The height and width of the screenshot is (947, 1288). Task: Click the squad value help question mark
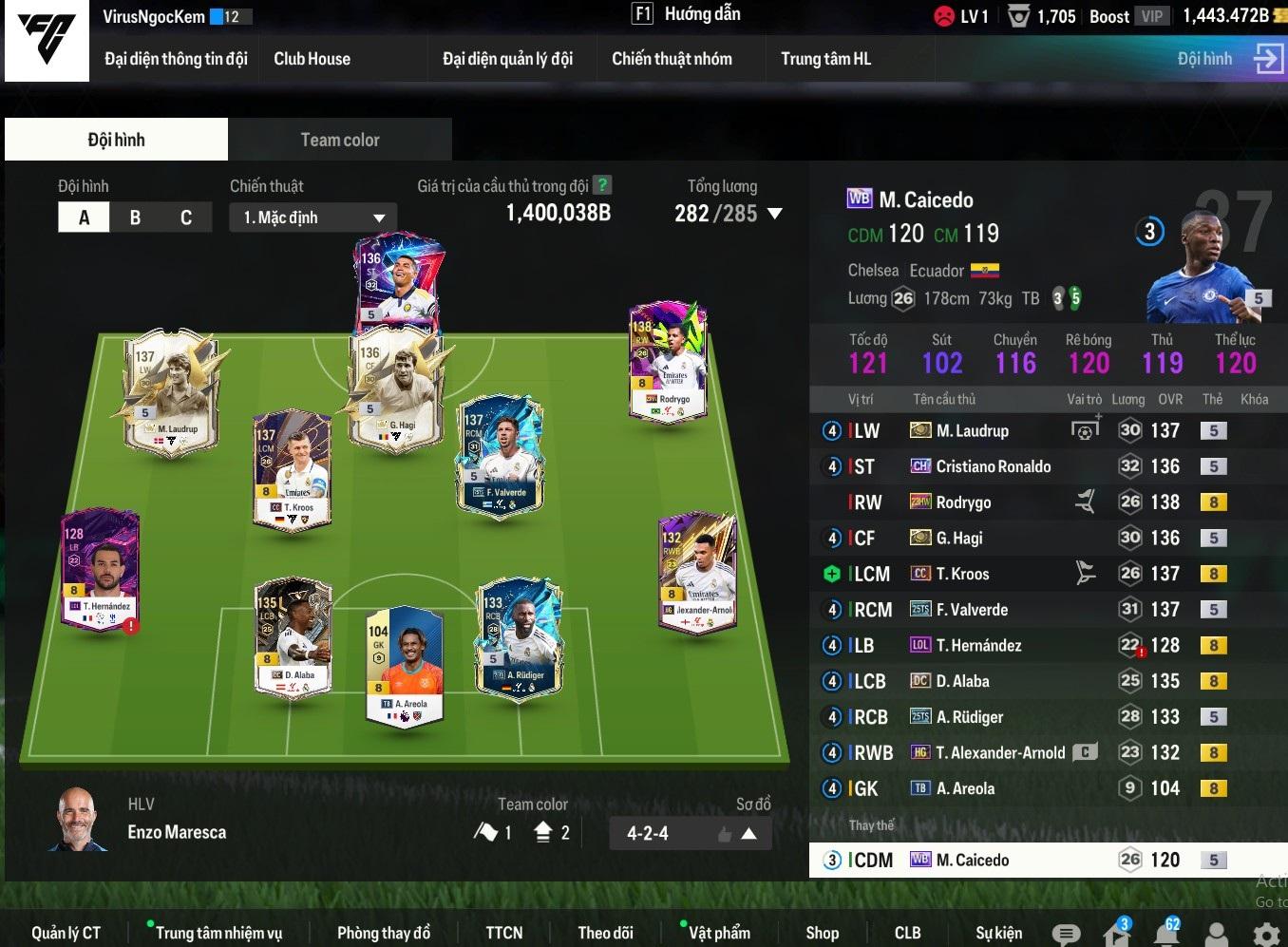point(601,185)
